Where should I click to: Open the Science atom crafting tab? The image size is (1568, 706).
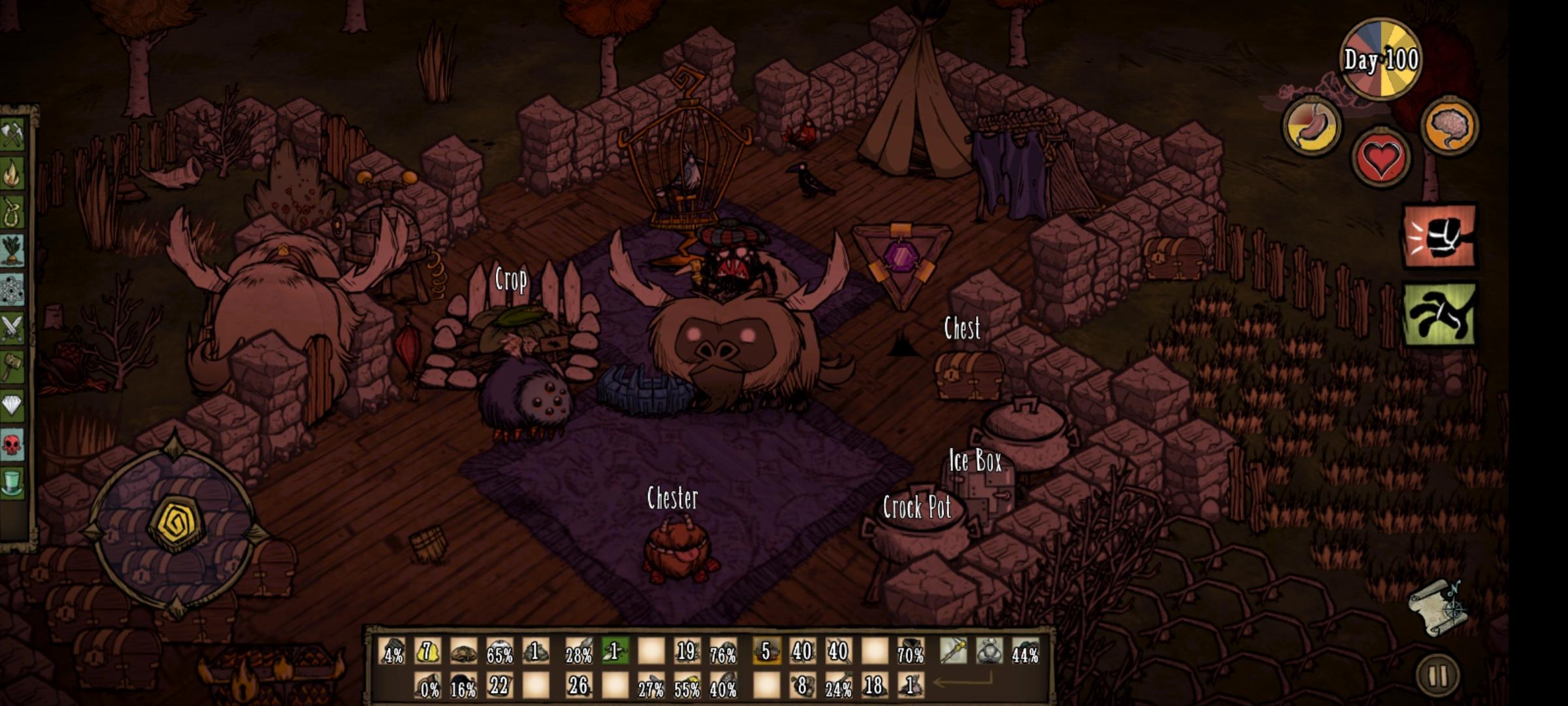point(12,290)
